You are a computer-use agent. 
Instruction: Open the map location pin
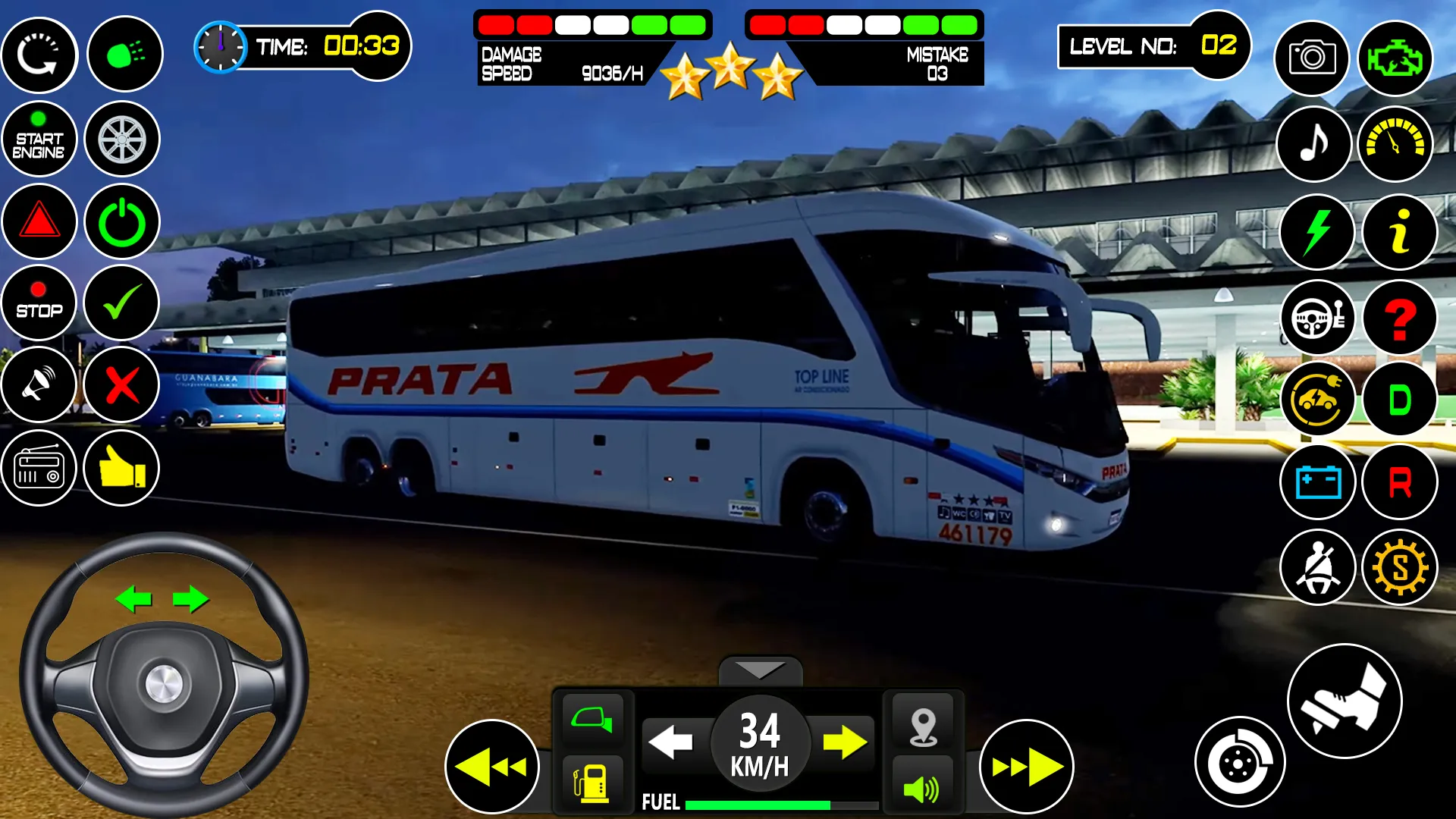(923, 726)
